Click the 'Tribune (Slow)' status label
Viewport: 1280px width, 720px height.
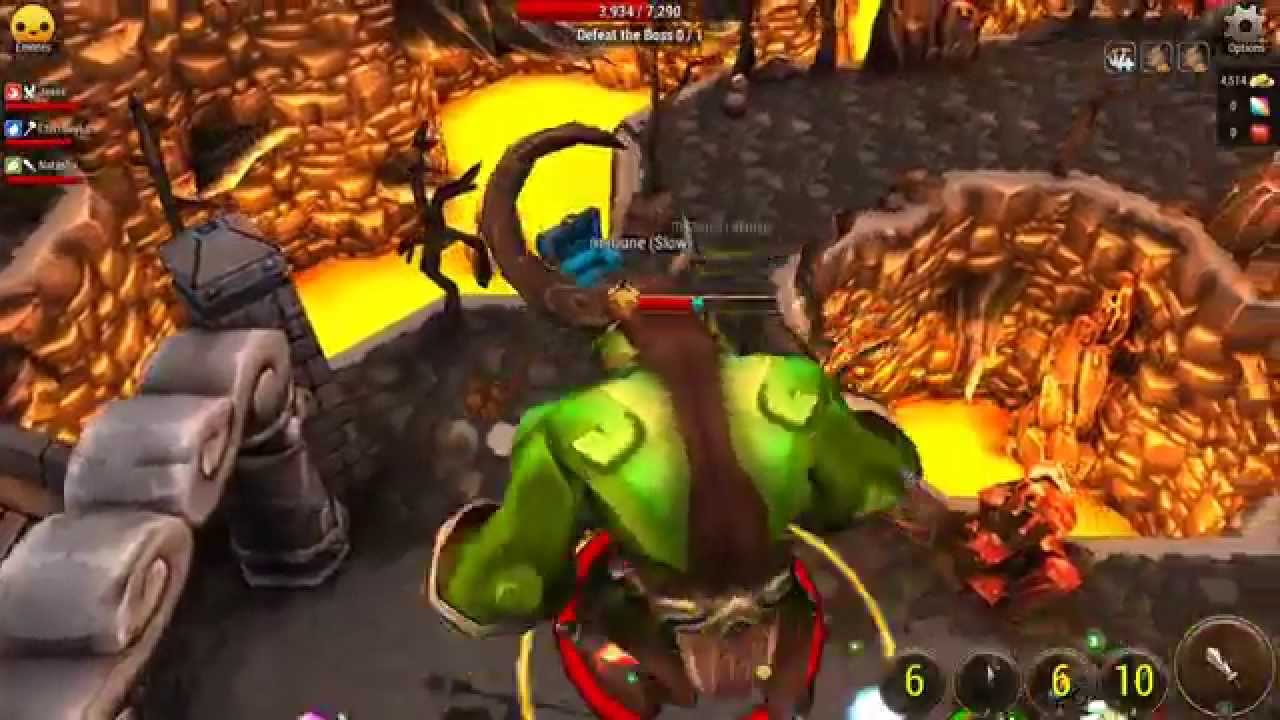640,246
